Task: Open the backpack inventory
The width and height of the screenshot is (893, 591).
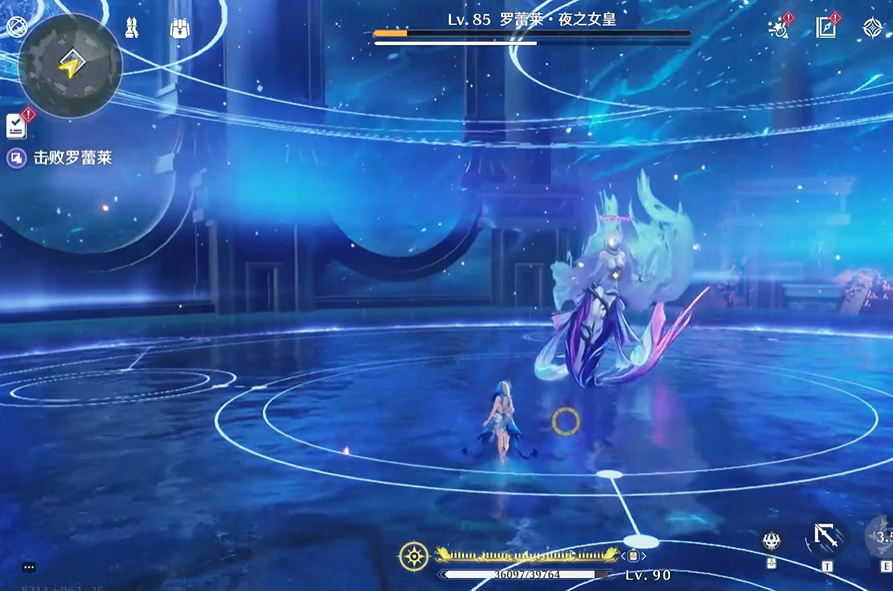Action: [x=180, y=28]
